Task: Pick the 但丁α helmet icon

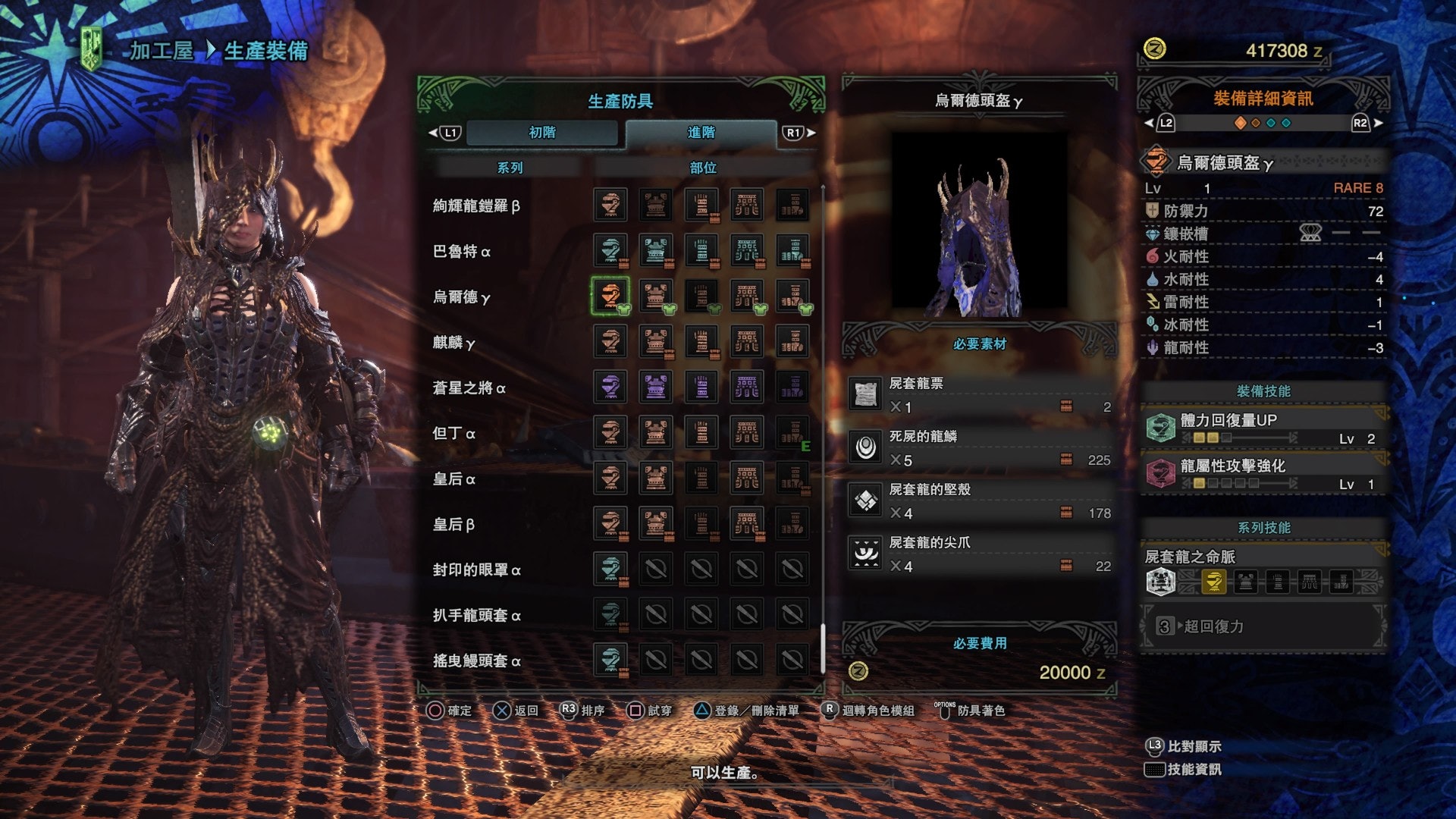Action: coord(610,433)
